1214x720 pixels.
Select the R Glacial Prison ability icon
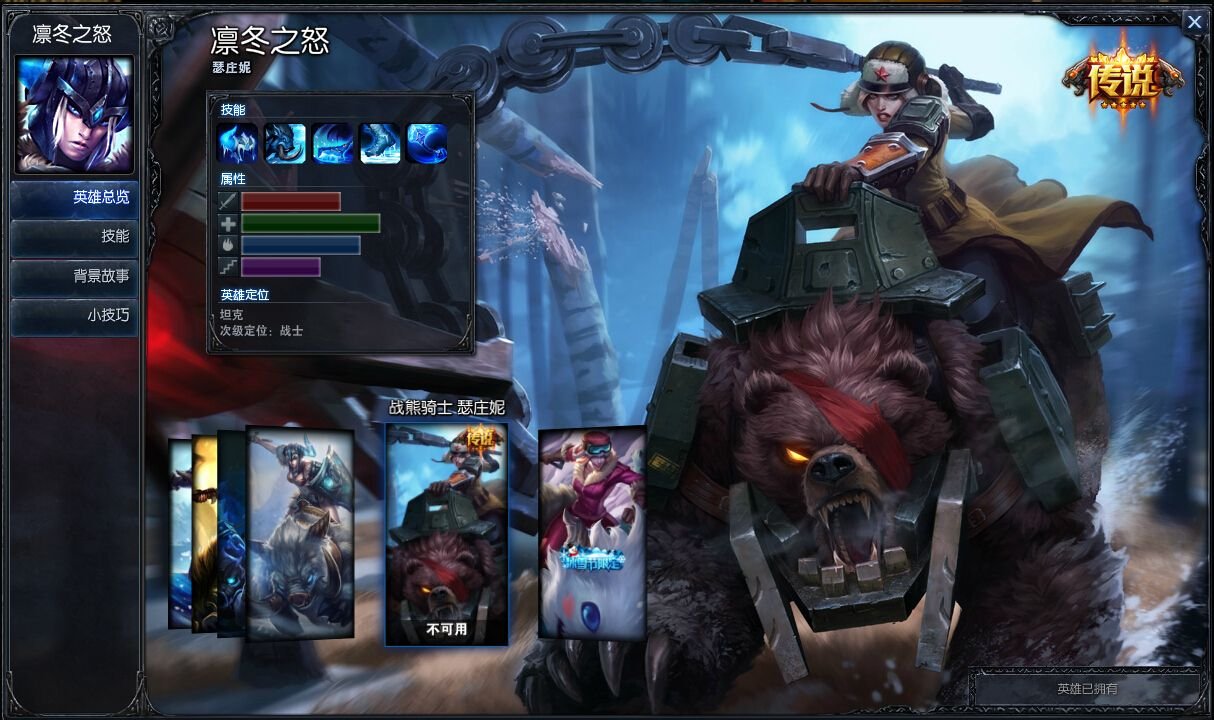pos(427,144)
